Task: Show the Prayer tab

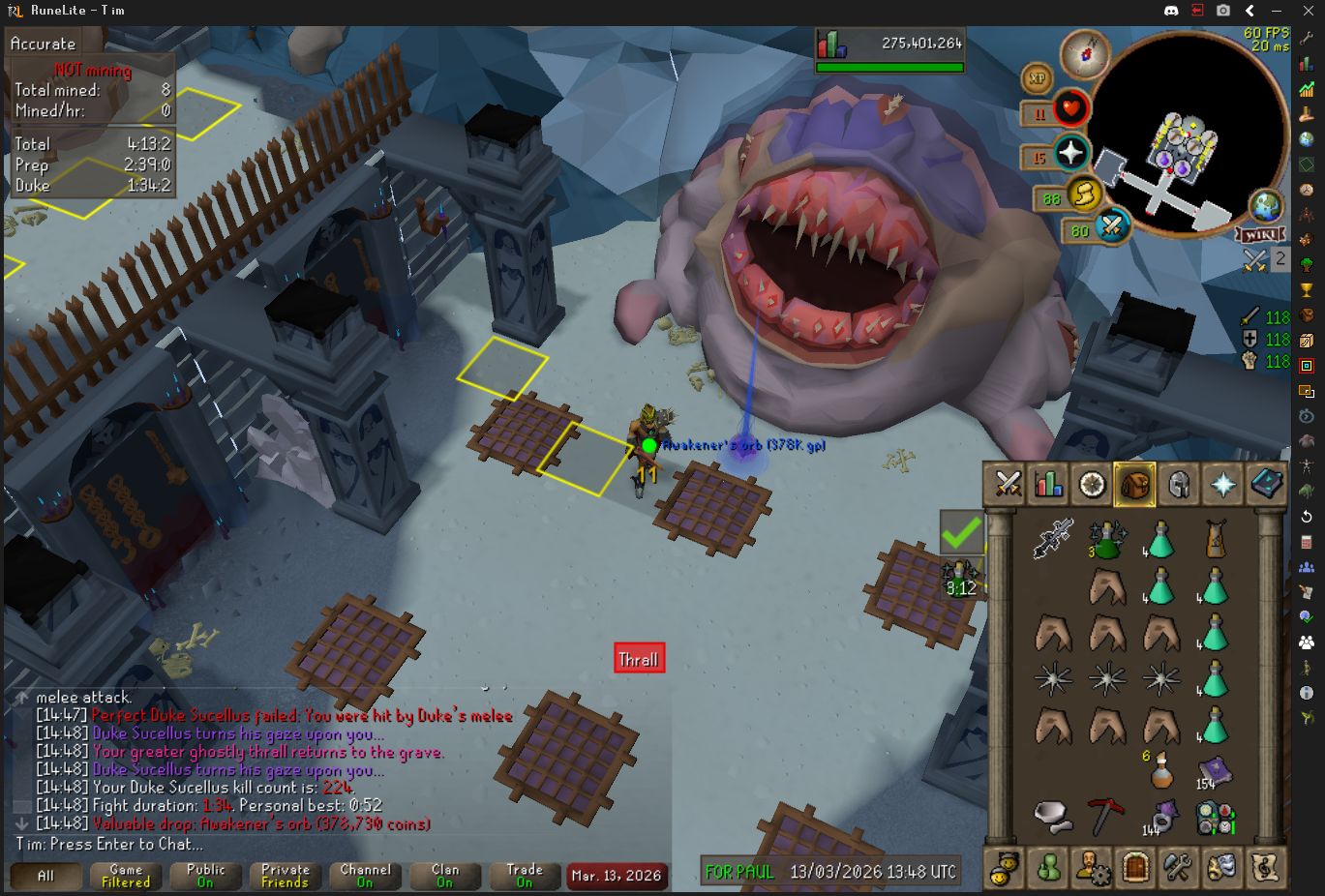Action: point(1221,484)
